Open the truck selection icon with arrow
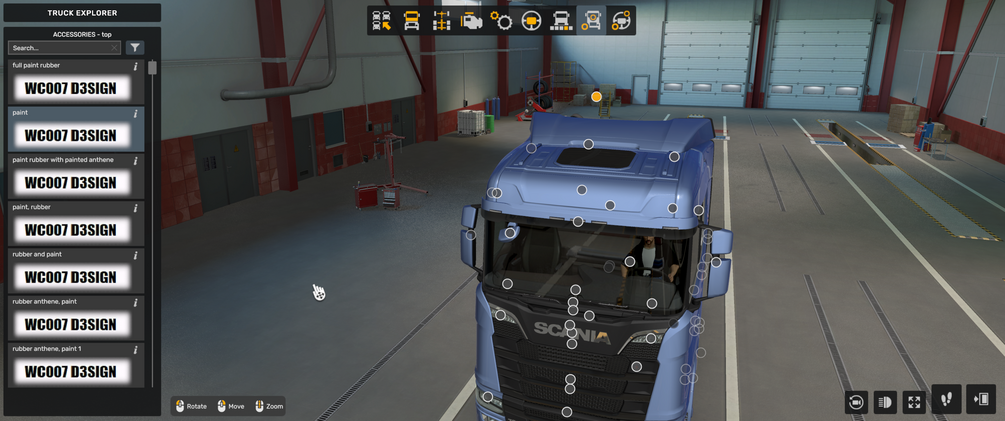 381,21
